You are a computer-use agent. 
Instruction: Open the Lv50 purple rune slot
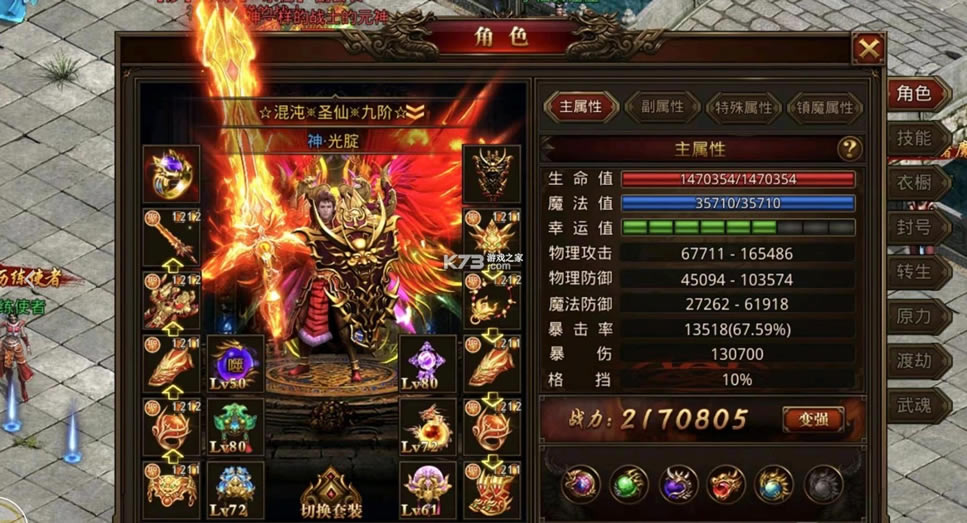[x=236, y=362]
